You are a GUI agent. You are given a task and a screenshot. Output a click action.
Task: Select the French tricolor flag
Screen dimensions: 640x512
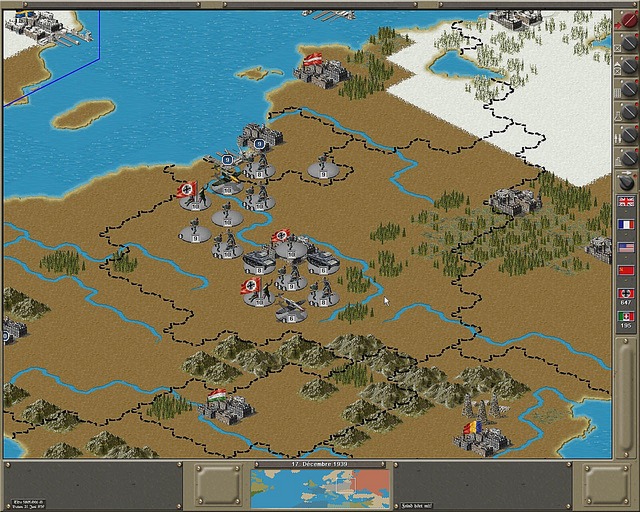626,224
